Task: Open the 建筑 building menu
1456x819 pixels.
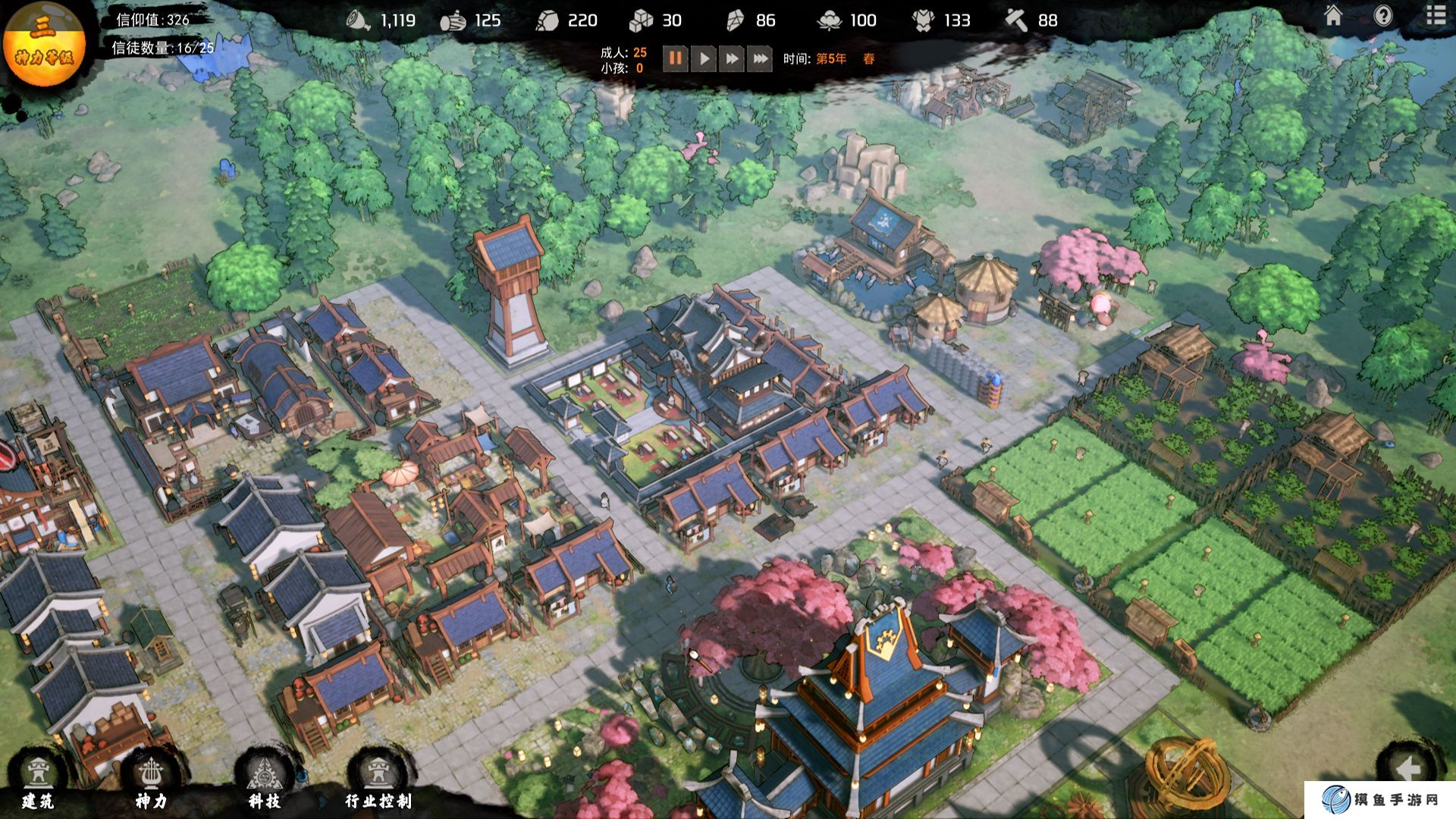Action: (38, 780)
